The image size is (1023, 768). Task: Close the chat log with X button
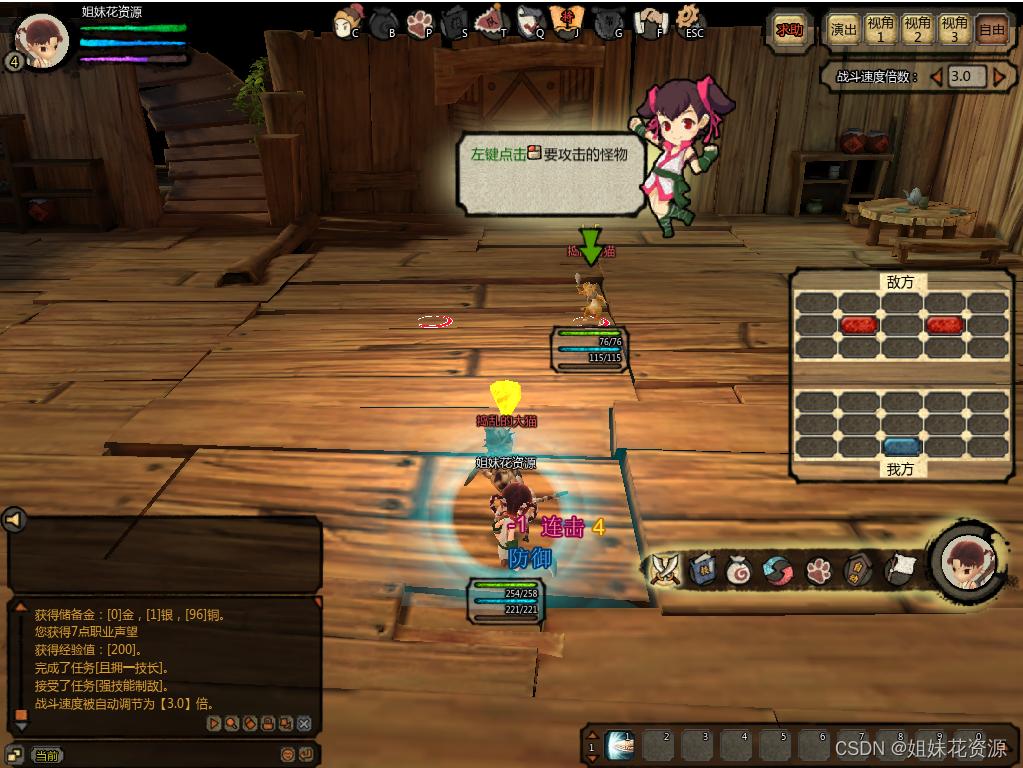click(304, 723)
